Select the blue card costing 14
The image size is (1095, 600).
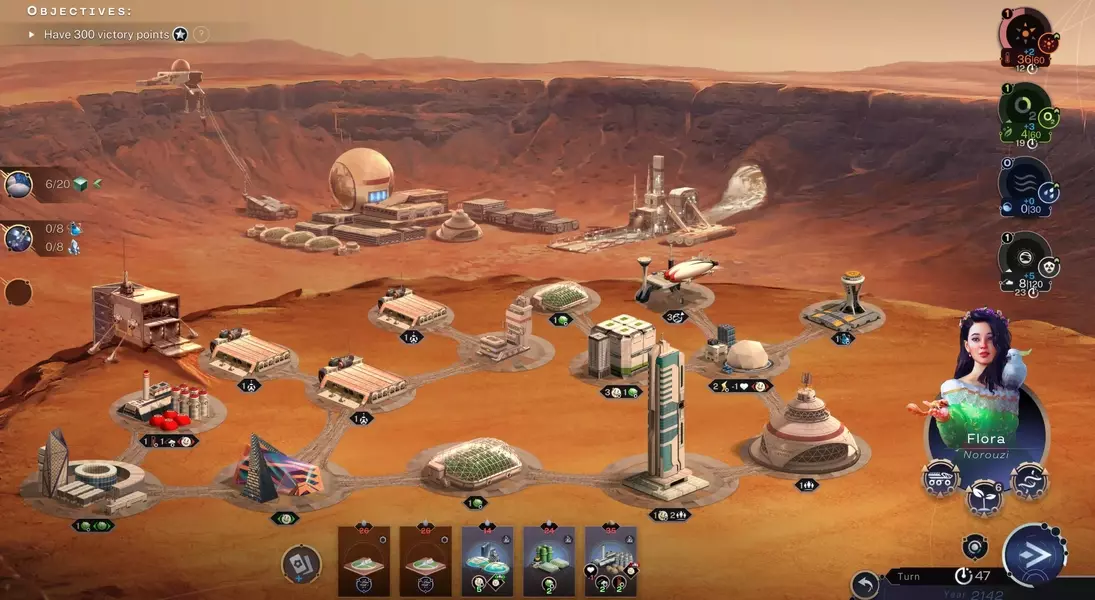point(487,561)
